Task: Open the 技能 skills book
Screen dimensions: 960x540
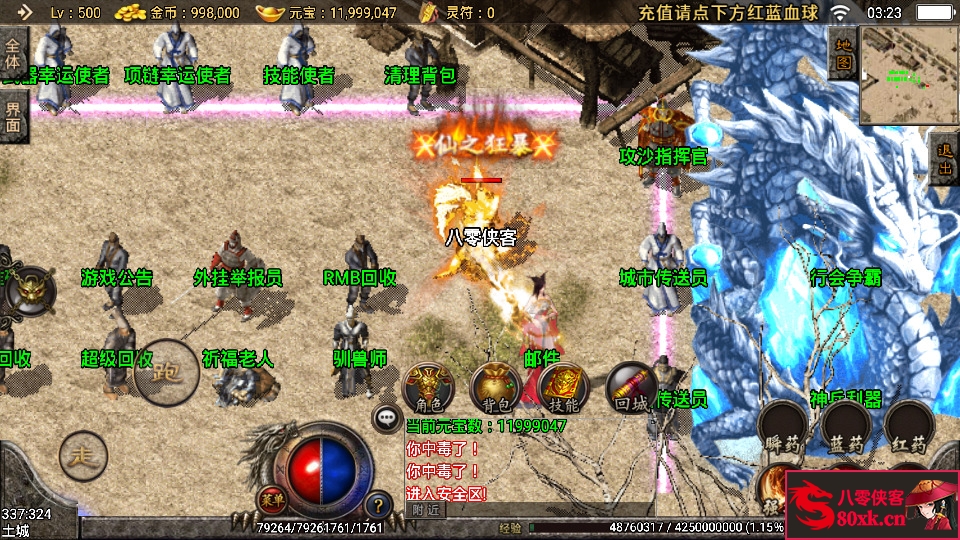Action: click(x=564, y=389)
